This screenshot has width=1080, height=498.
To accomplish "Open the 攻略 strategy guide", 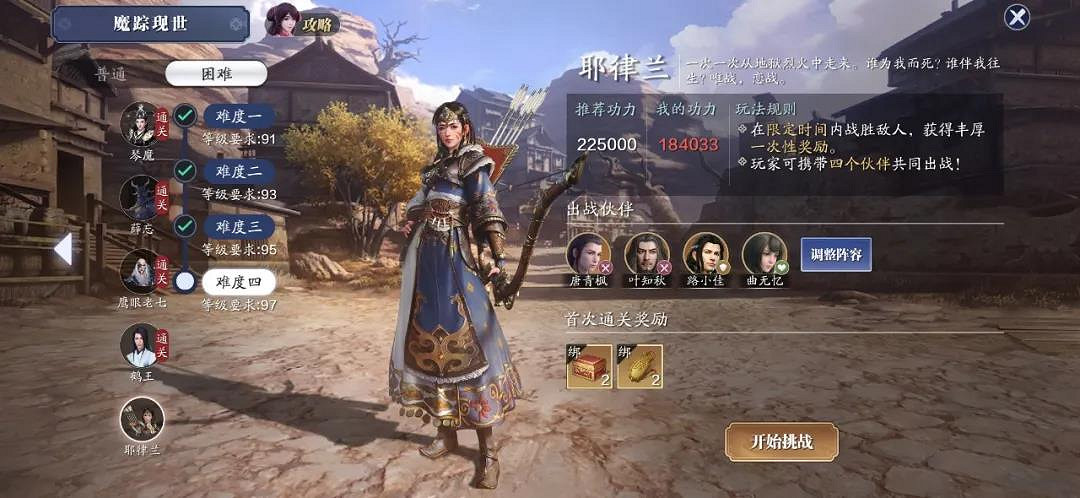I will point(303,22).
